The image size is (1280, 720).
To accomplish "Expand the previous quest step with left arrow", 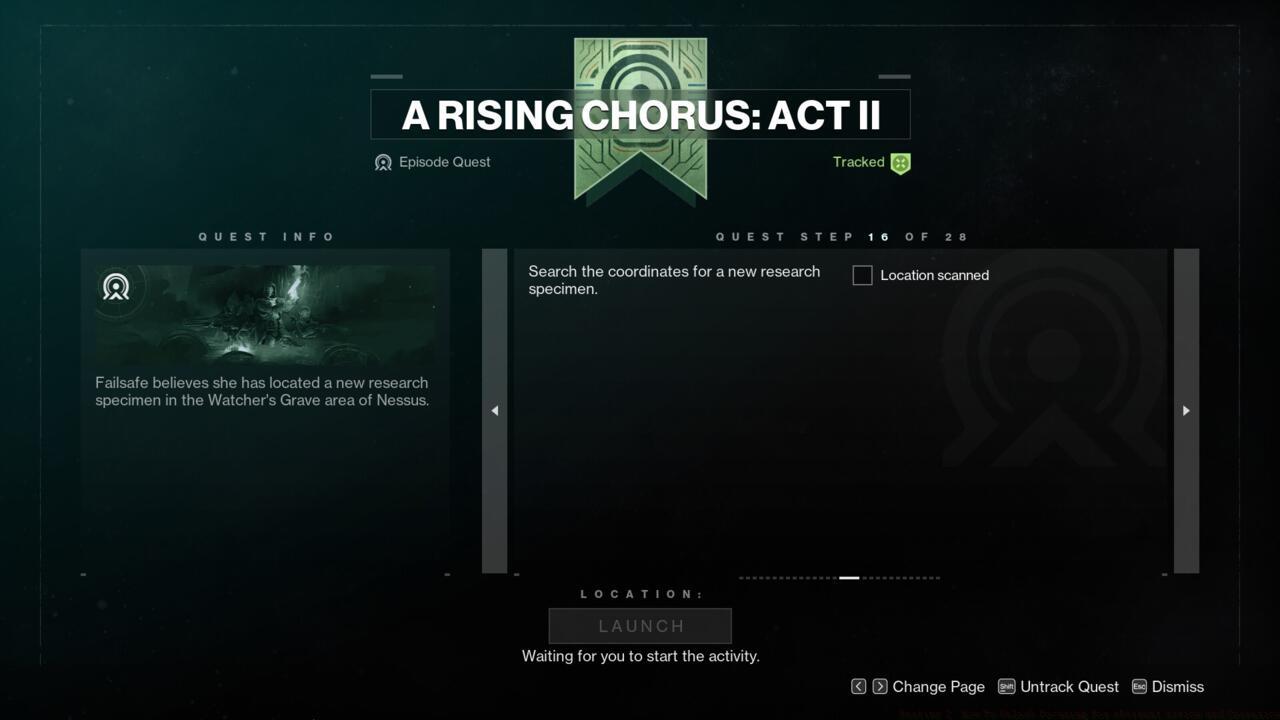I will [494, 410].
